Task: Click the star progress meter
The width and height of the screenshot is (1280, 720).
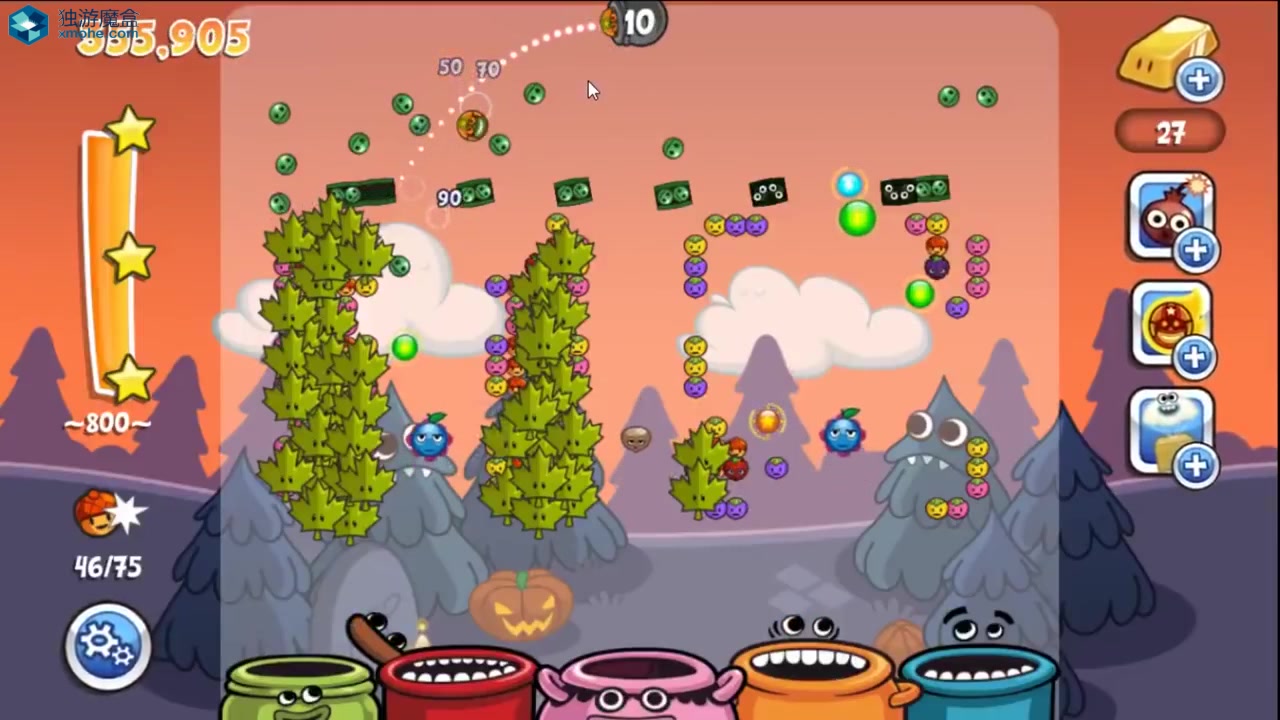Action: [x=107, y=250]
